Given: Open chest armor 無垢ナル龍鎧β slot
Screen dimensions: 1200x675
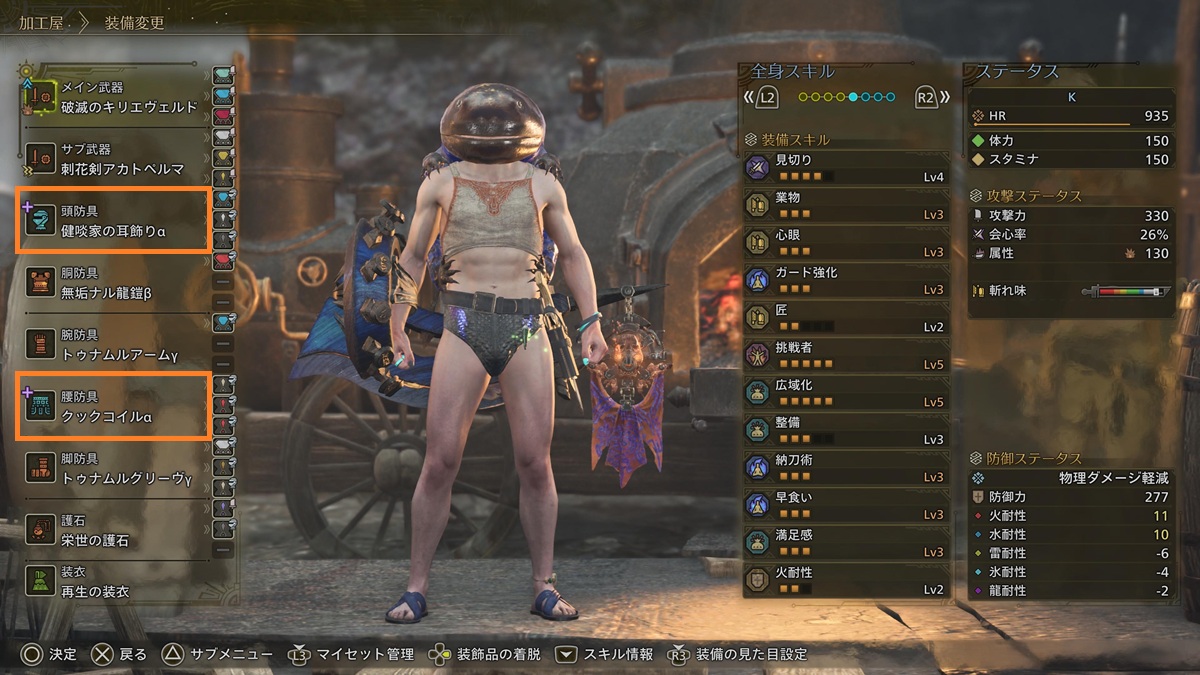Looking at the screenshot, I should pyautogui.click(x=115, y=282).
